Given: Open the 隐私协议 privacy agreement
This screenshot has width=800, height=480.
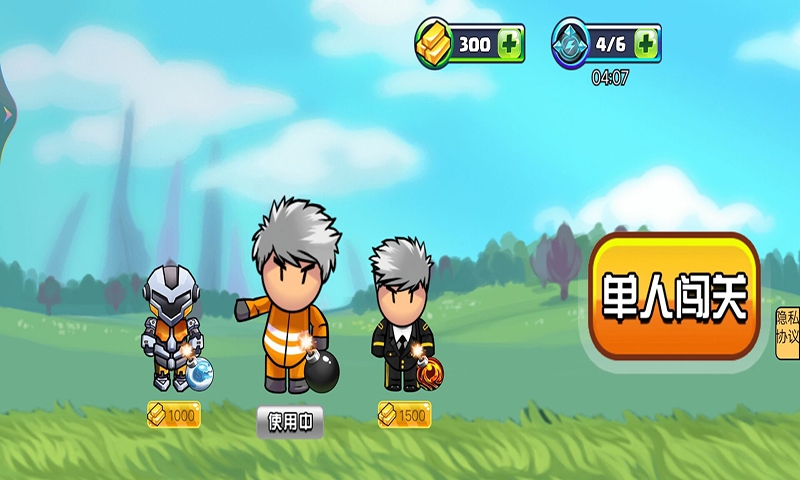Looking at the screenshot, I should tap(787, 328).
